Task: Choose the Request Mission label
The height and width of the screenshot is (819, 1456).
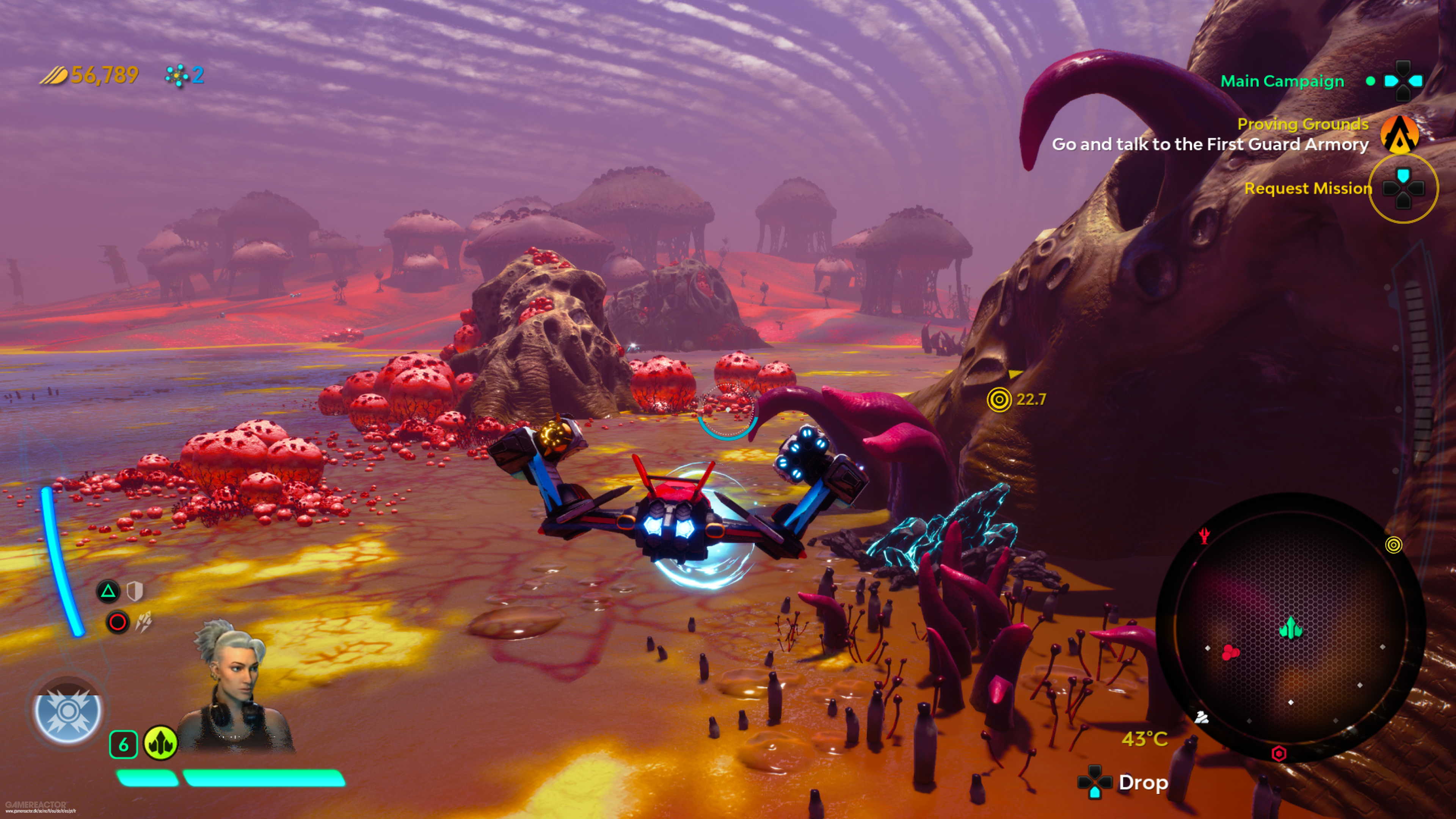Action: [1308, 188]
